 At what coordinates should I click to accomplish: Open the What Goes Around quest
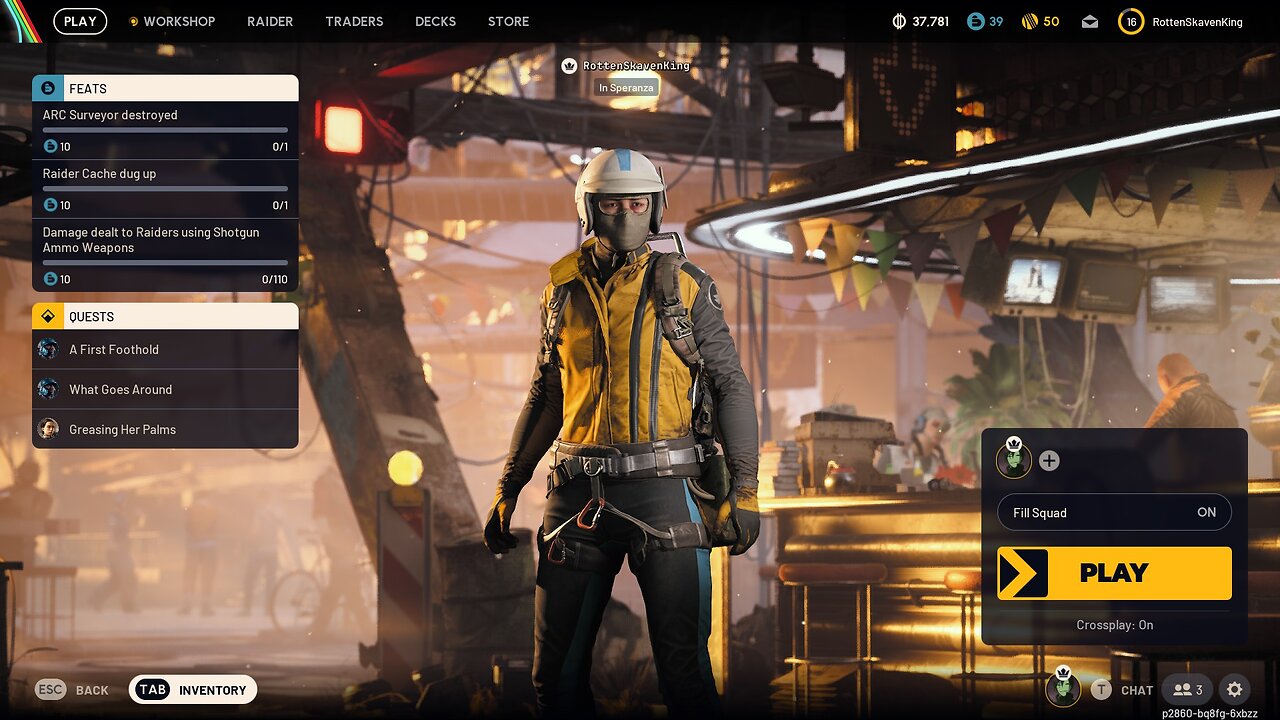165,389
